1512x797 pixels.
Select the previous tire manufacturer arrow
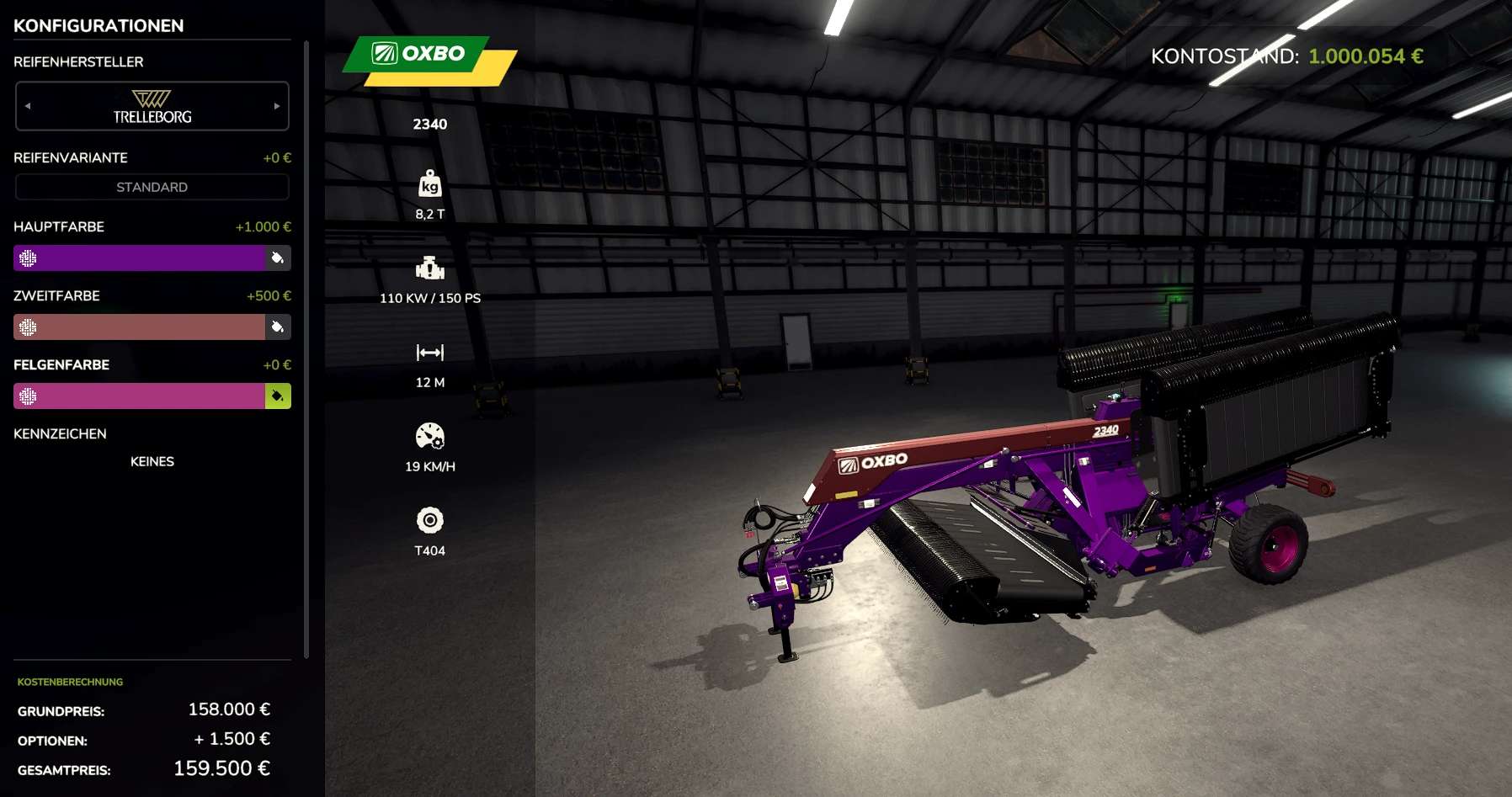pyautogui.click(x=28, y=106)
